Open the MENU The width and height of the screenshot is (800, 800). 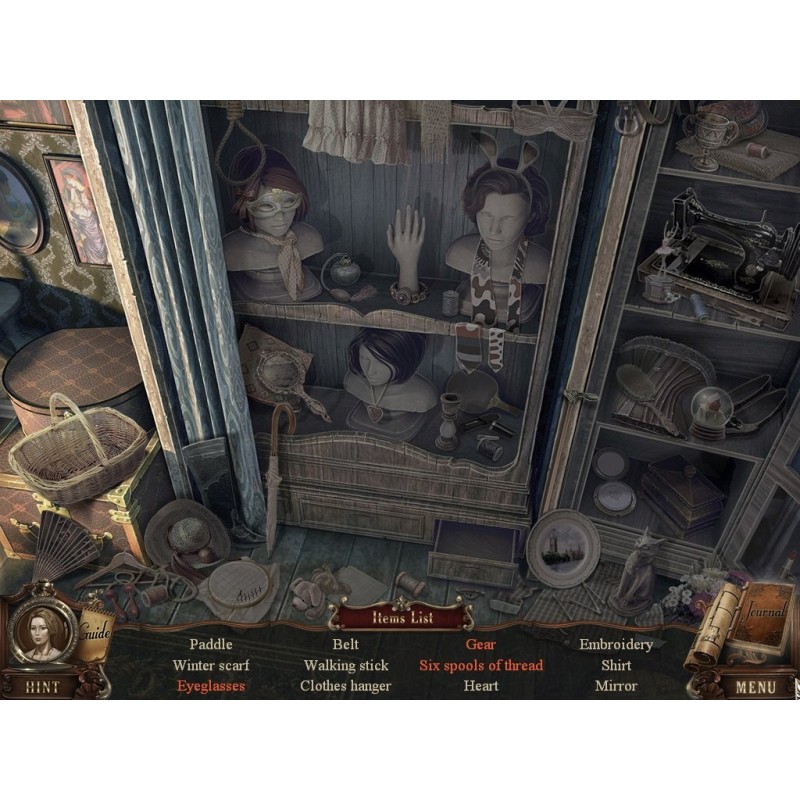(x=755, y=687)
